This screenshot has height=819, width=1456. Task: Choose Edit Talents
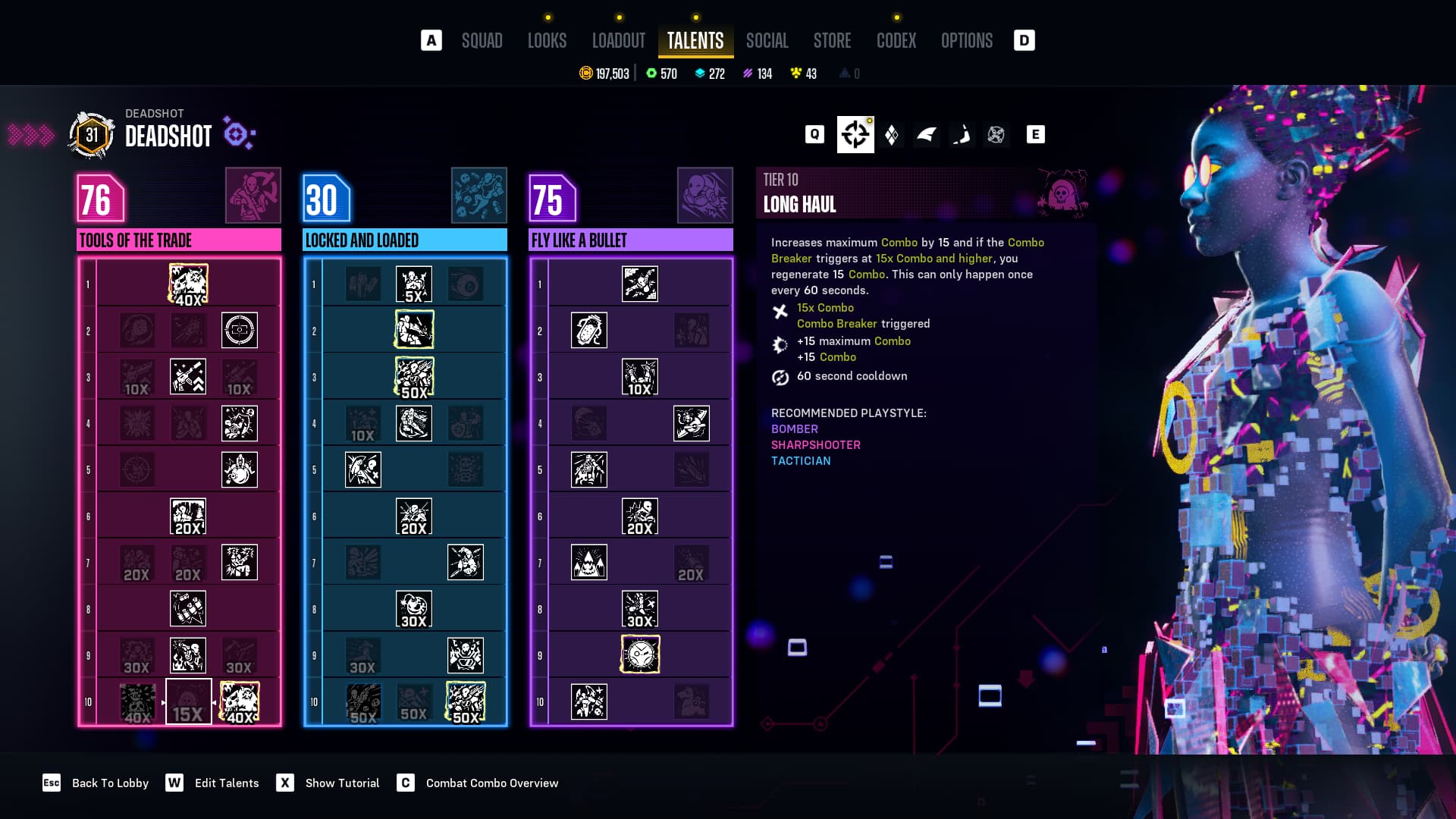[226, 783]
